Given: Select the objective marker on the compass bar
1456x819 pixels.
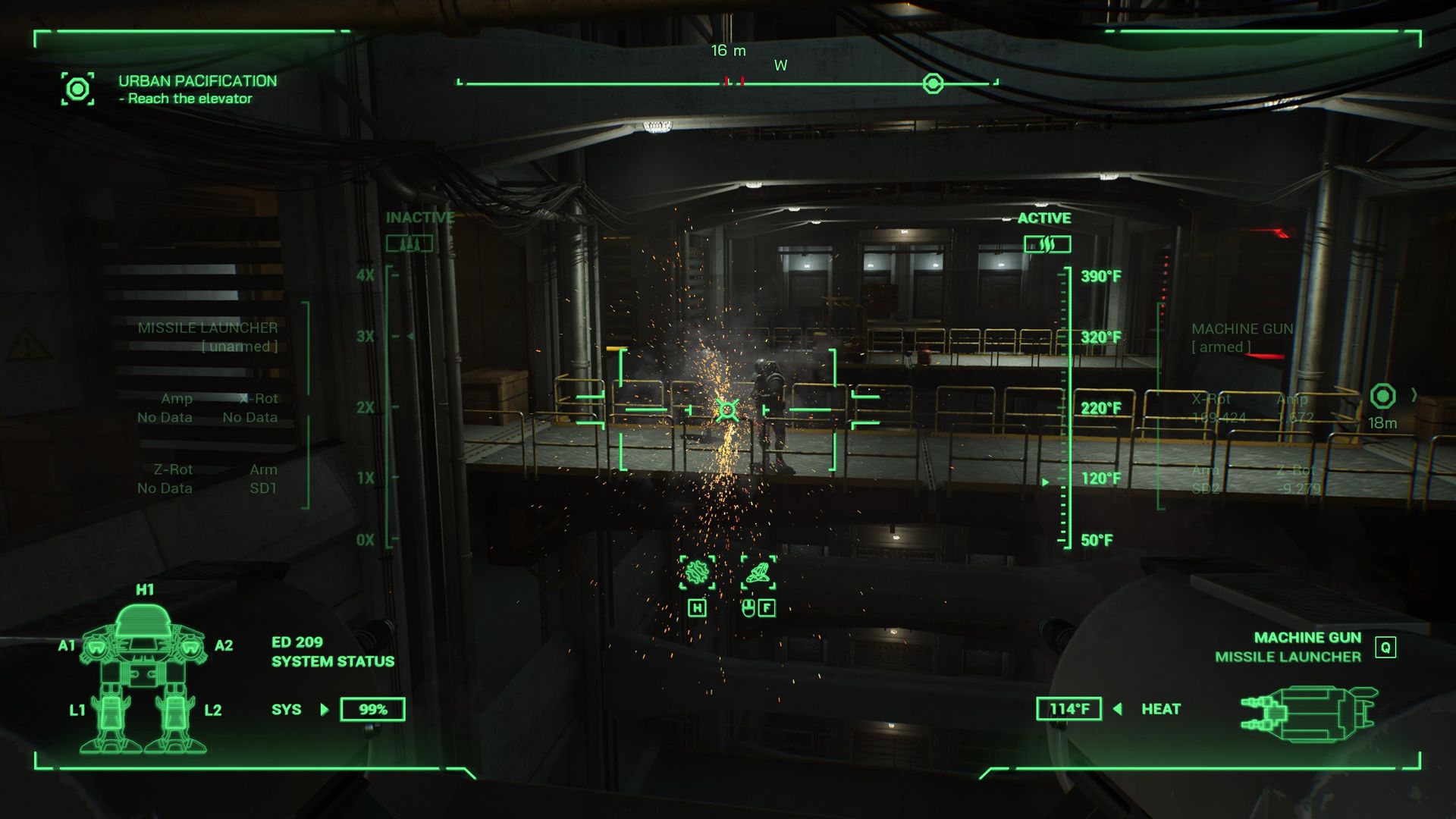Looking at the screenshot, I should tap(933, 83).
